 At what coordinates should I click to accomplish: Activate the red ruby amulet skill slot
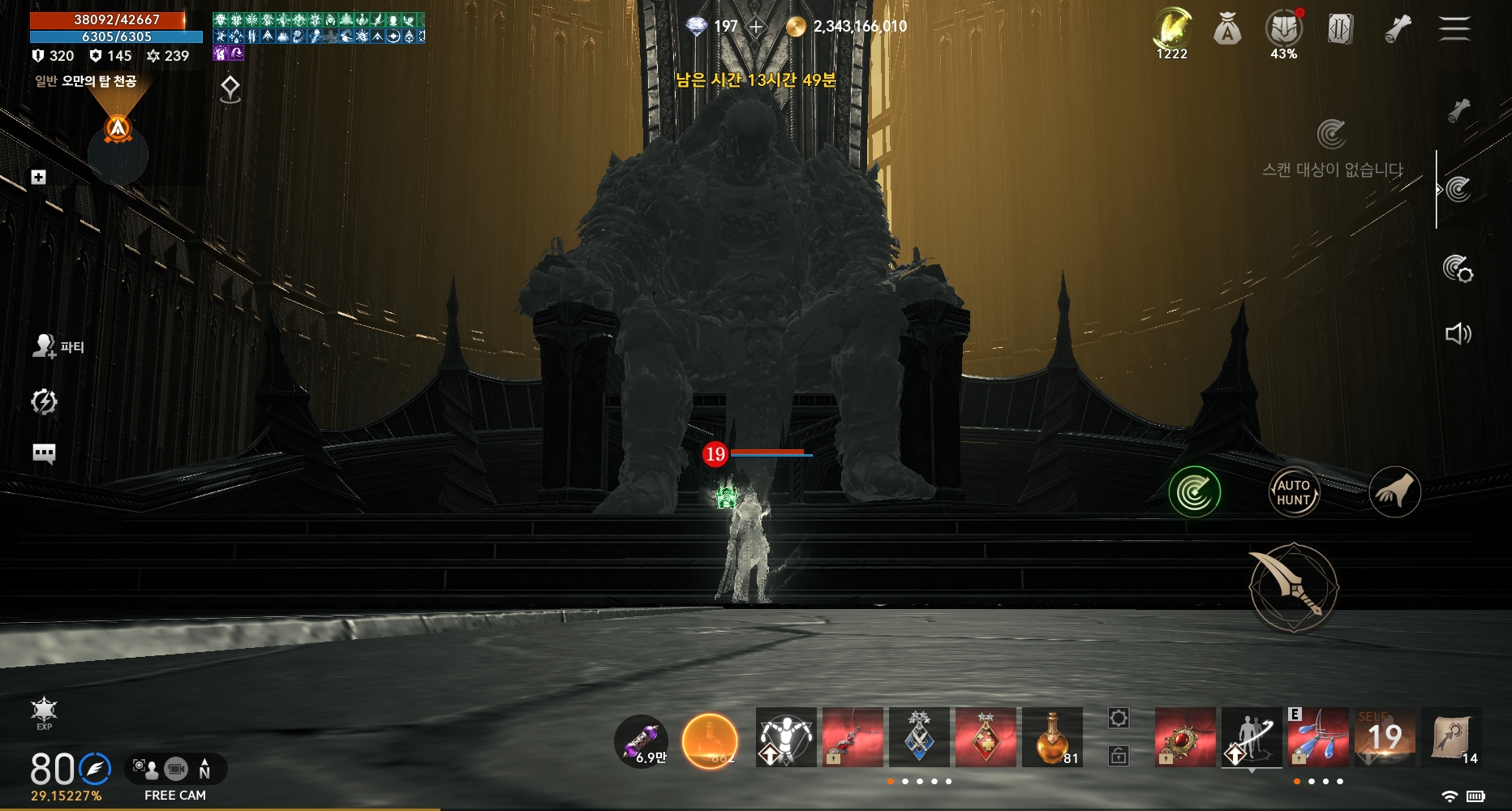coord(1185,737)
